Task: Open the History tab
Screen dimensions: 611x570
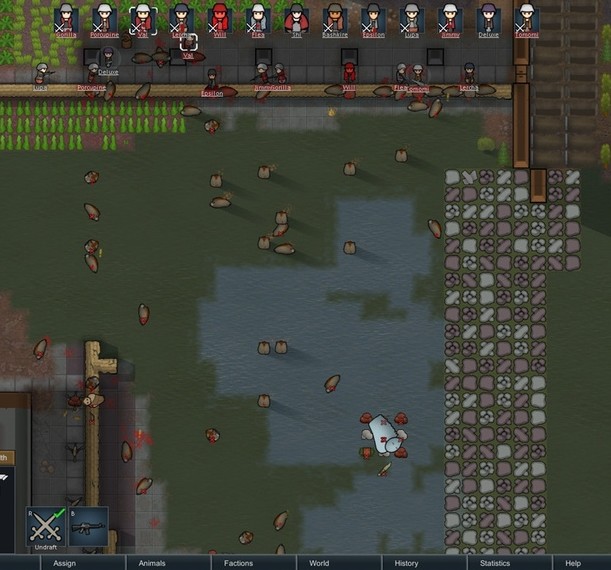Action: (x=406, y=563)
